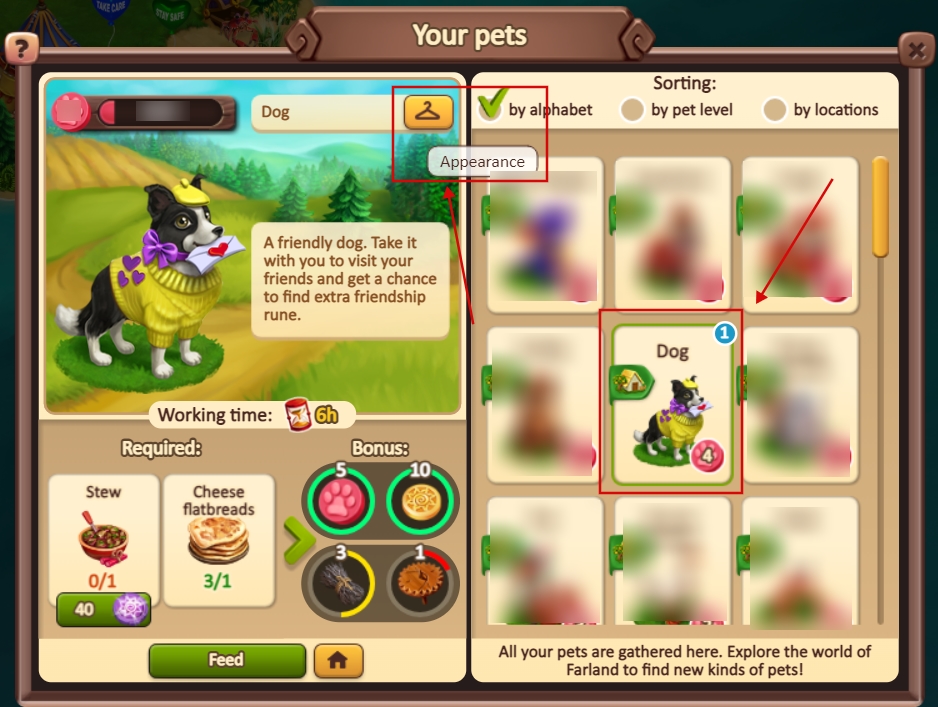The height and width of the screenshot is (707, 938).
Task: Close the Your pets window
Action: click(914, 48)
